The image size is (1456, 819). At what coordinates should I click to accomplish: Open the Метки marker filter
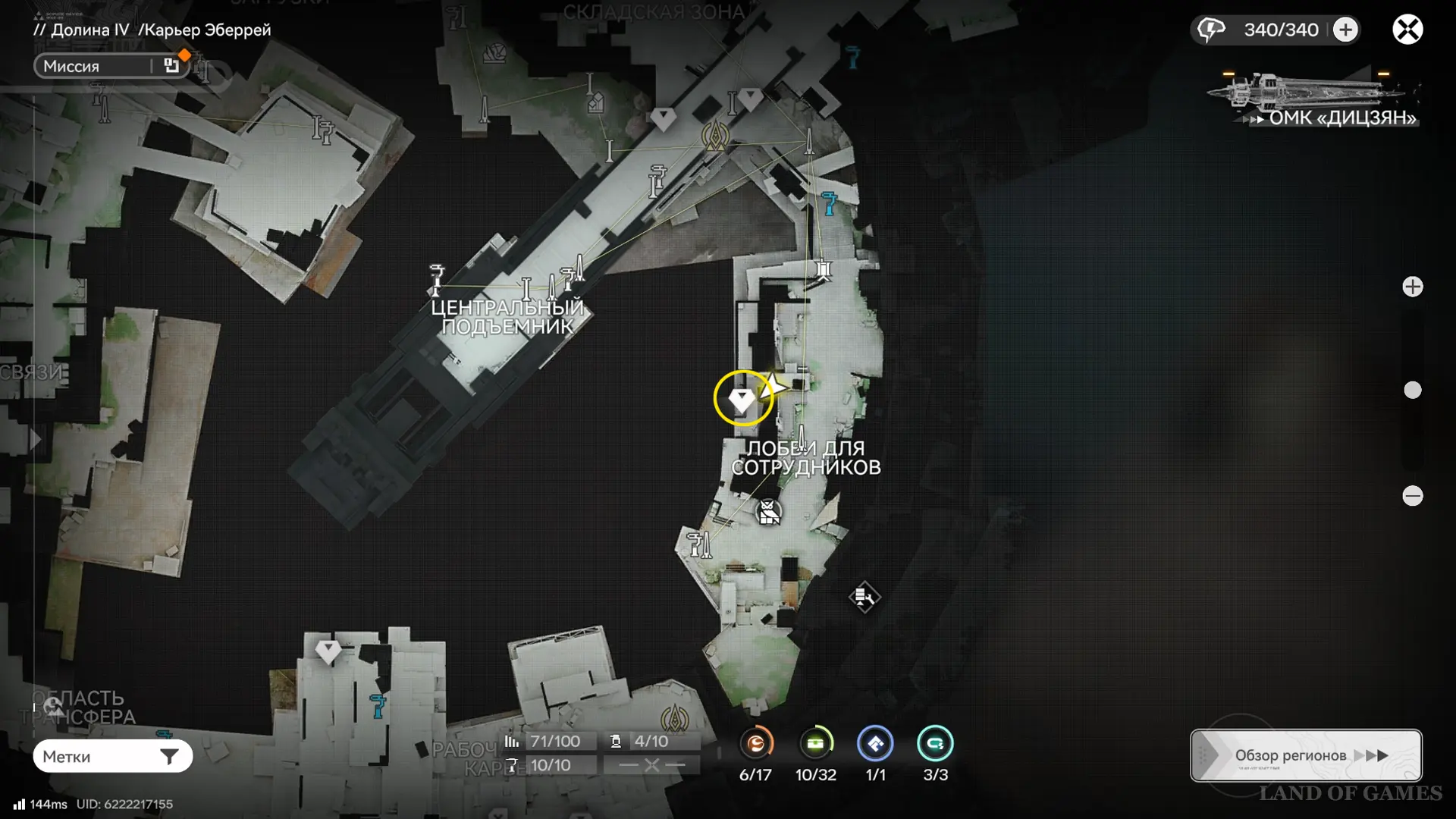[112, 756]
